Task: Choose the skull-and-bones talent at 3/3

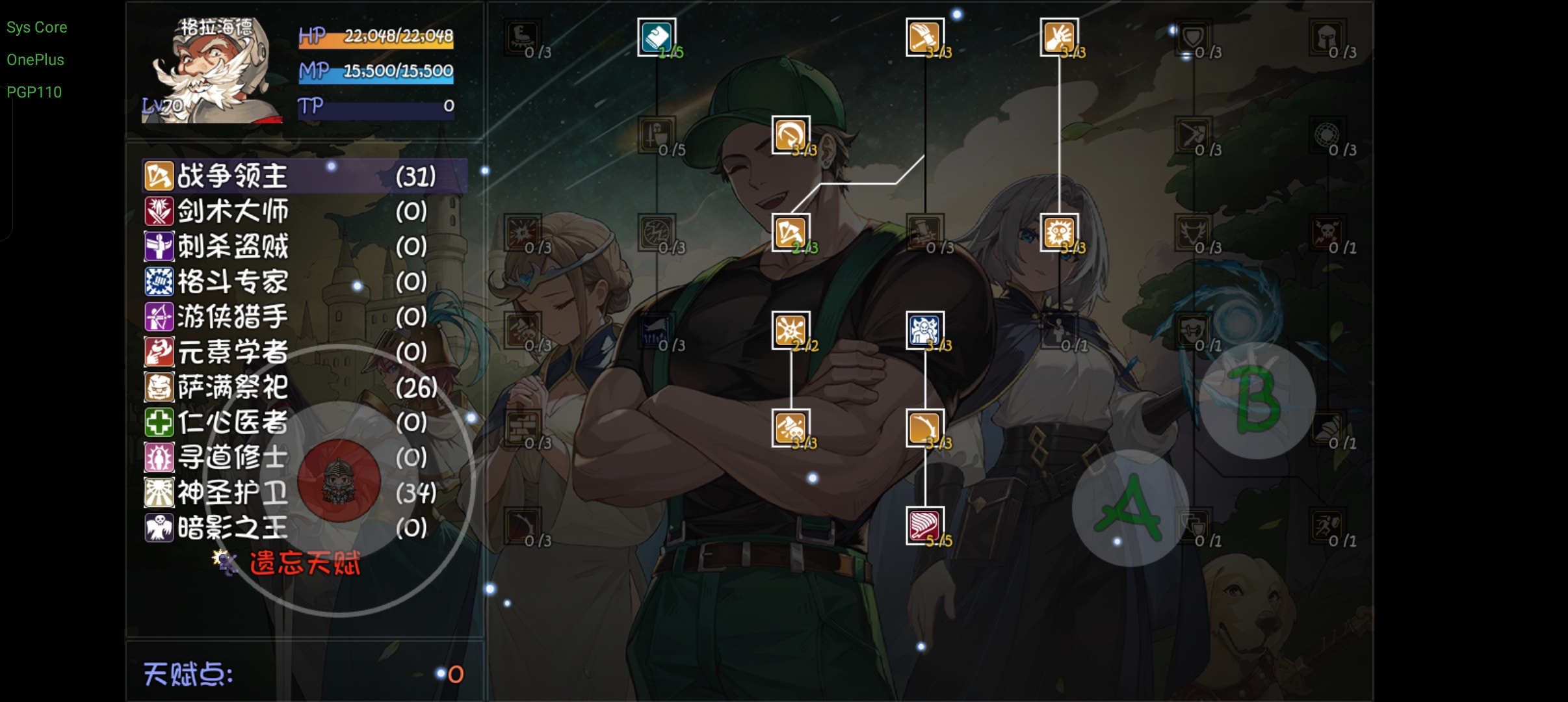Action: pos(791,428)
